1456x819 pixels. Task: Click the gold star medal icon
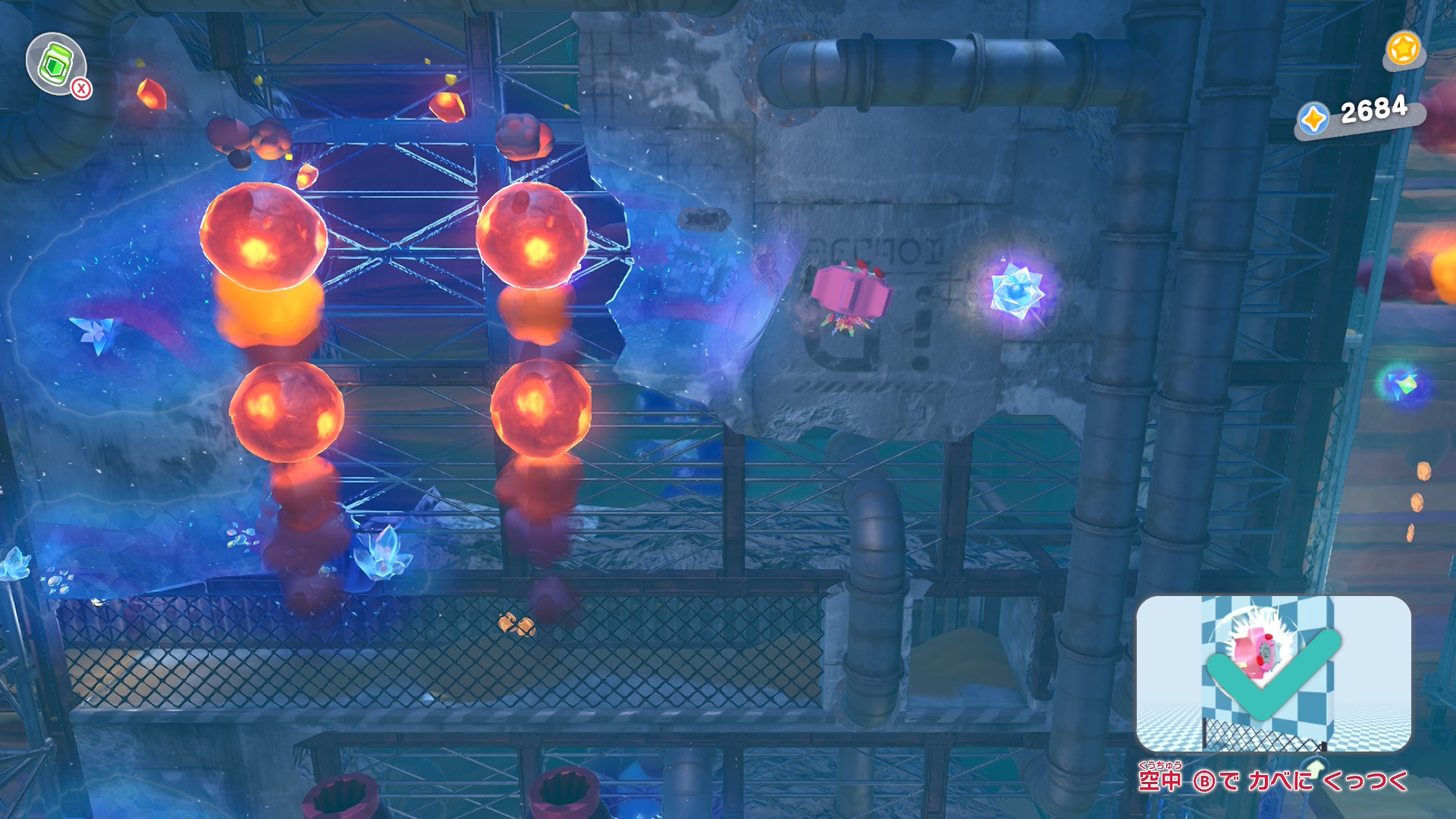click(1402, 49)
